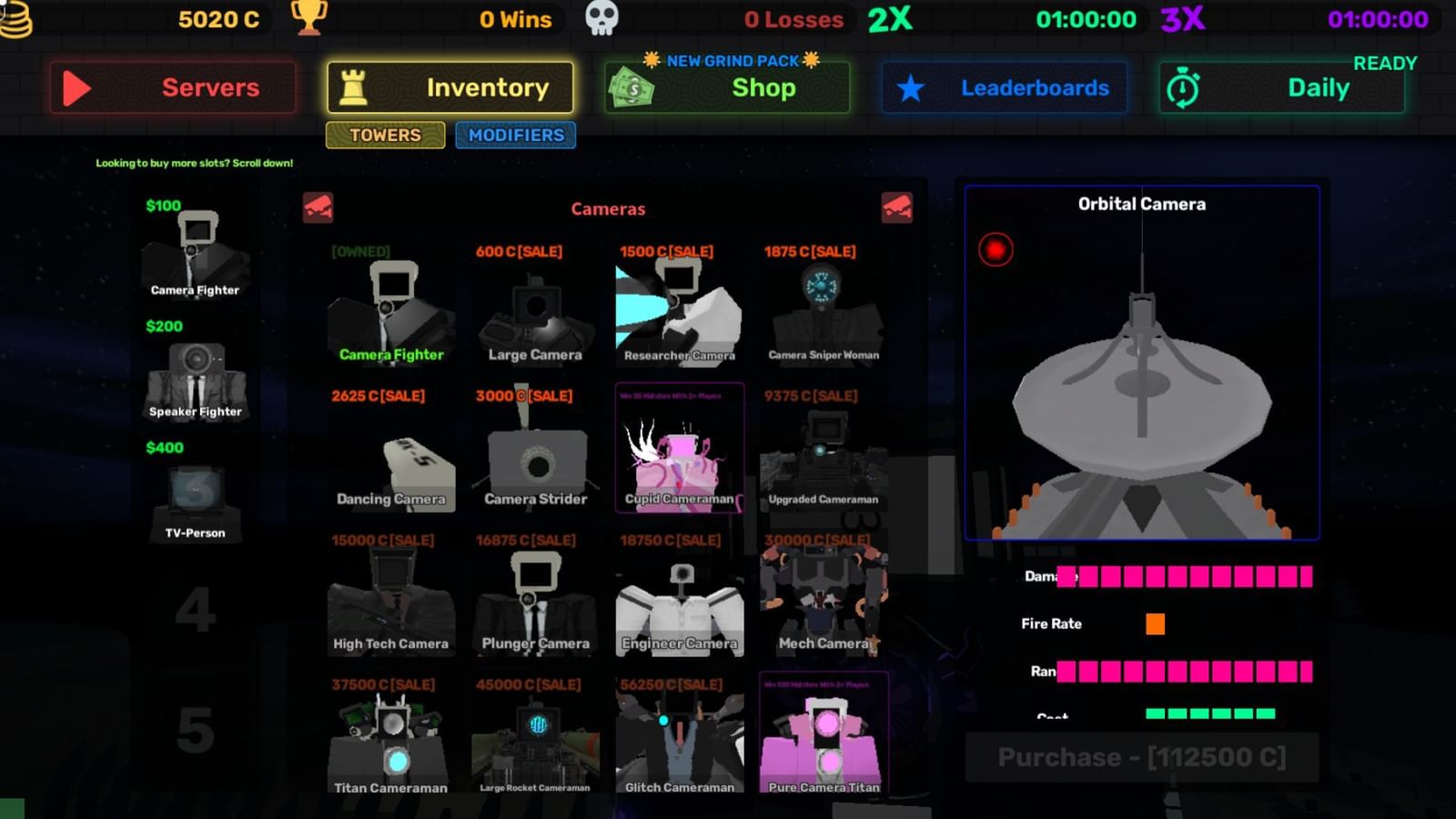The width and height of the screenshot is (1456, 819).
Task: Click the Fire Rate stat bar
Action: pyautogui.click(x=1155, y=623)
